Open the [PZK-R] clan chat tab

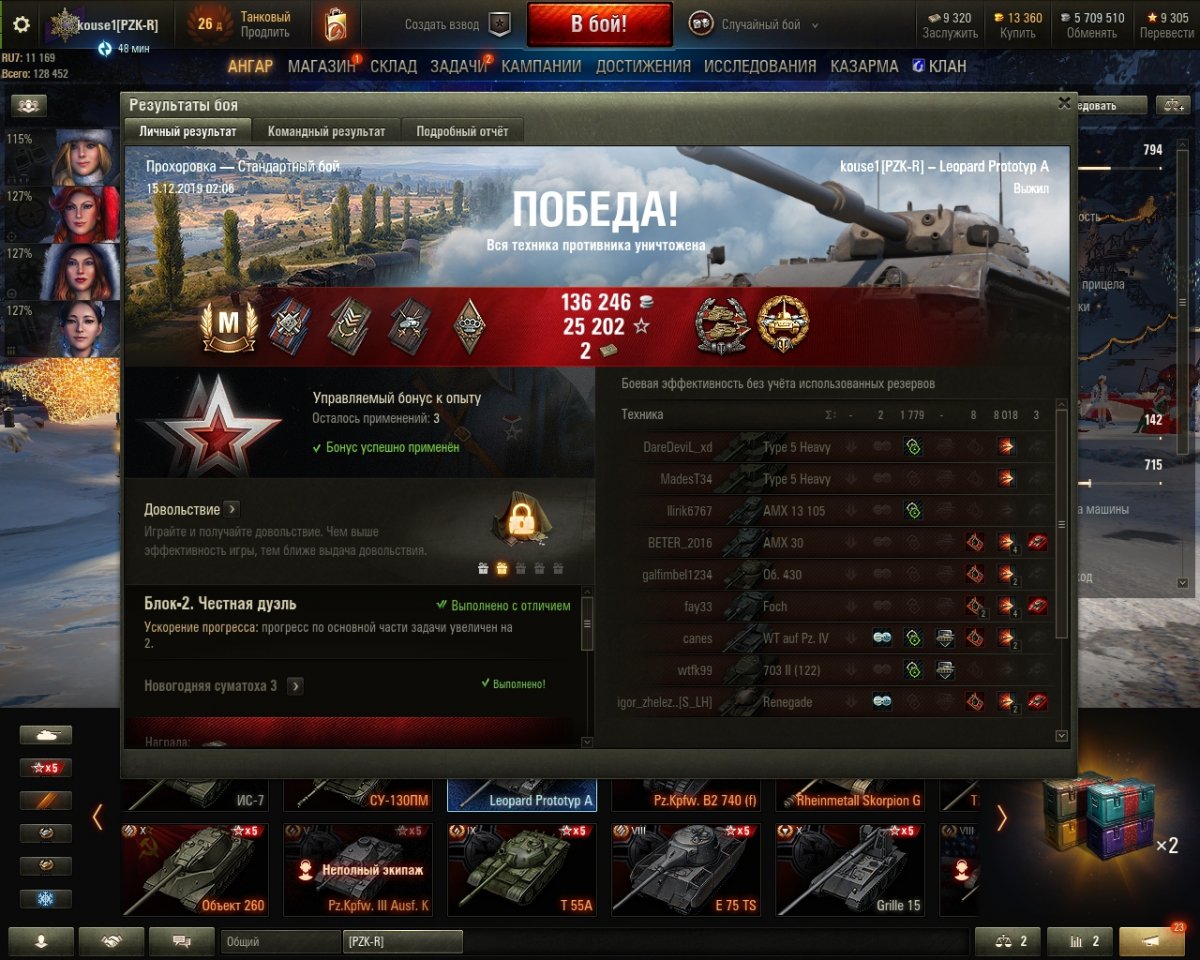tap(402, 942)
